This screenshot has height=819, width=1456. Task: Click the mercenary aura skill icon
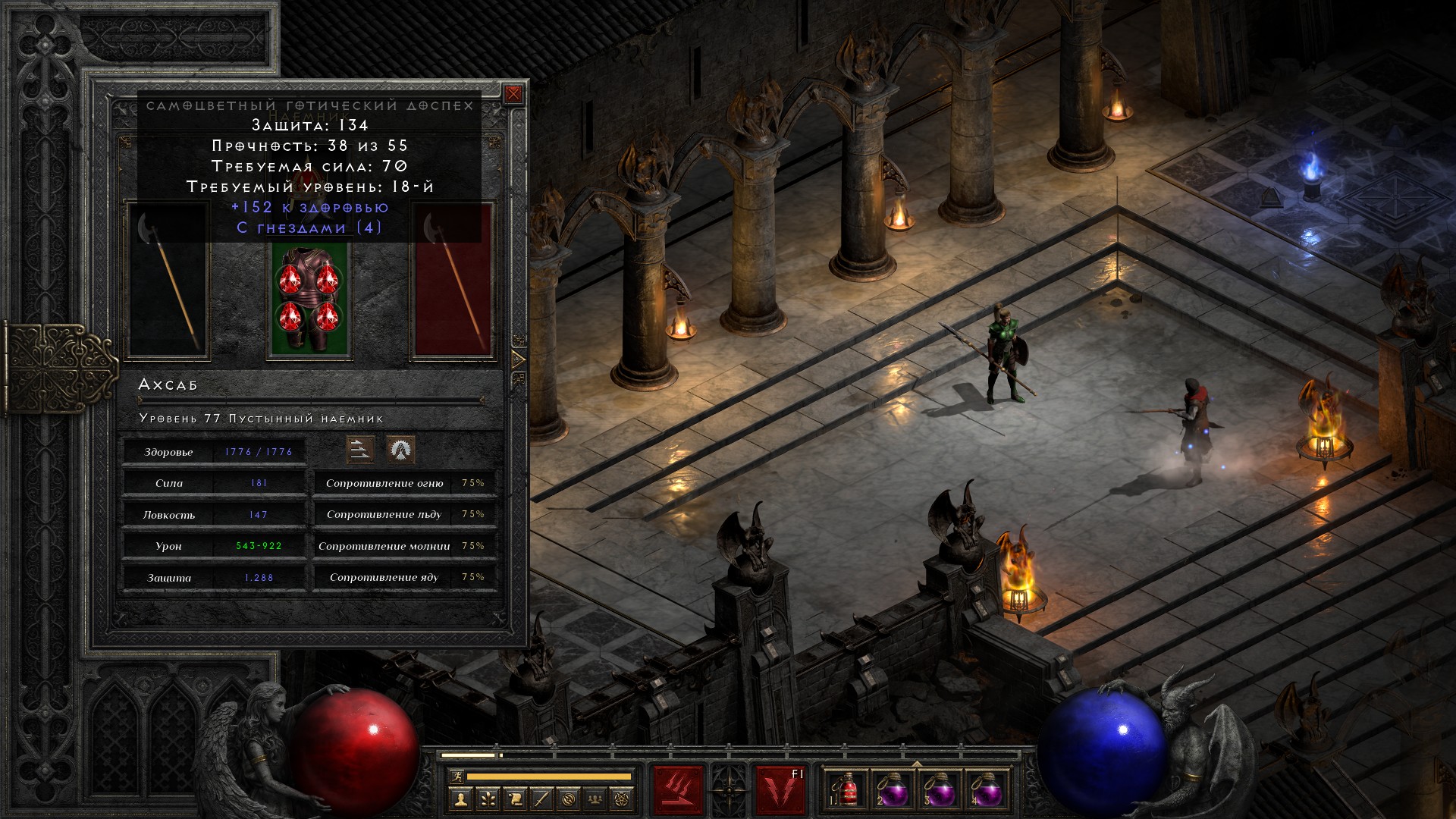tap(400, 450)
